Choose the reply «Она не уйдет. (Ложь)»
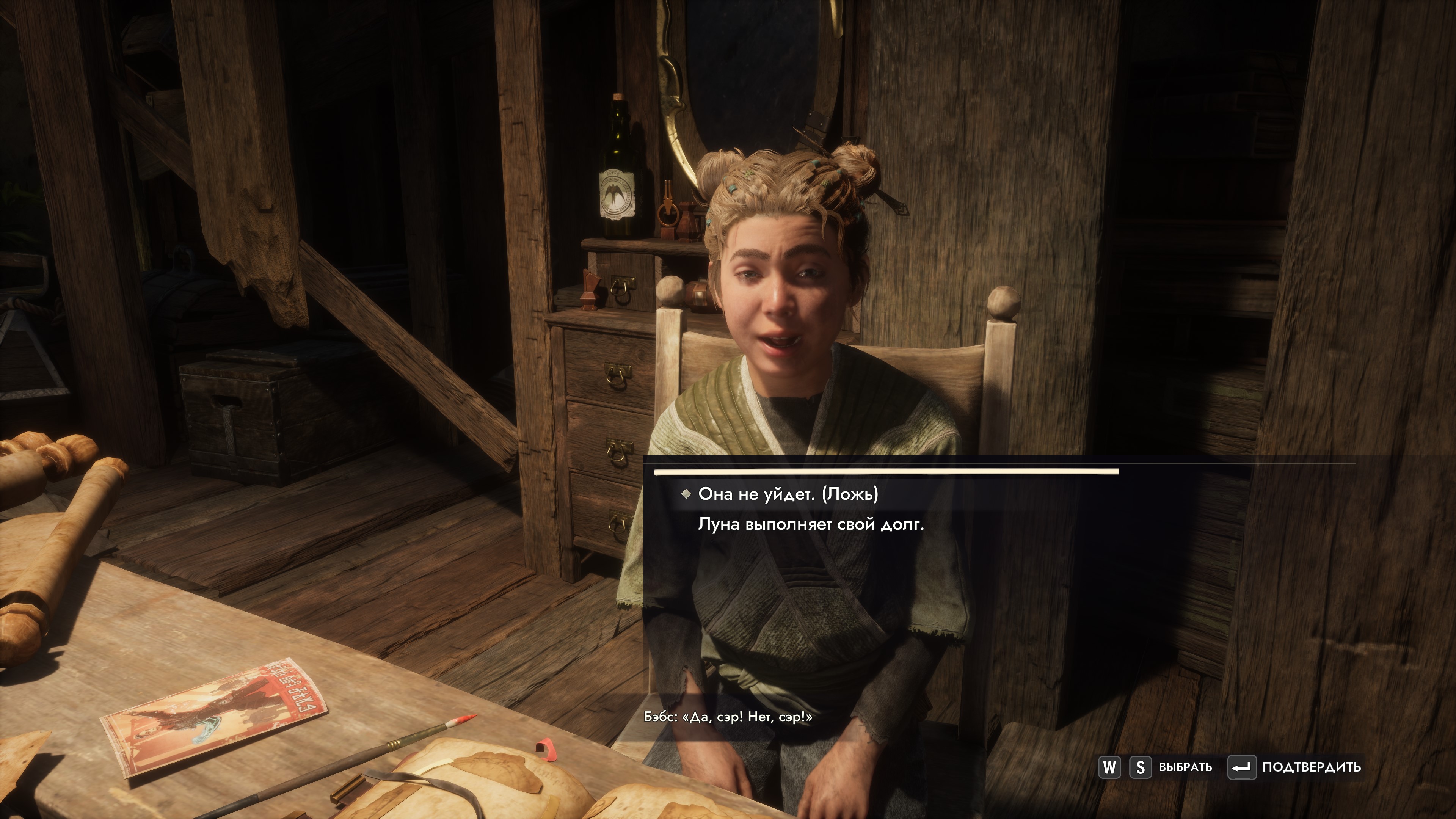The width and height of the screenshot is (1456, 819). click(788, 494)
